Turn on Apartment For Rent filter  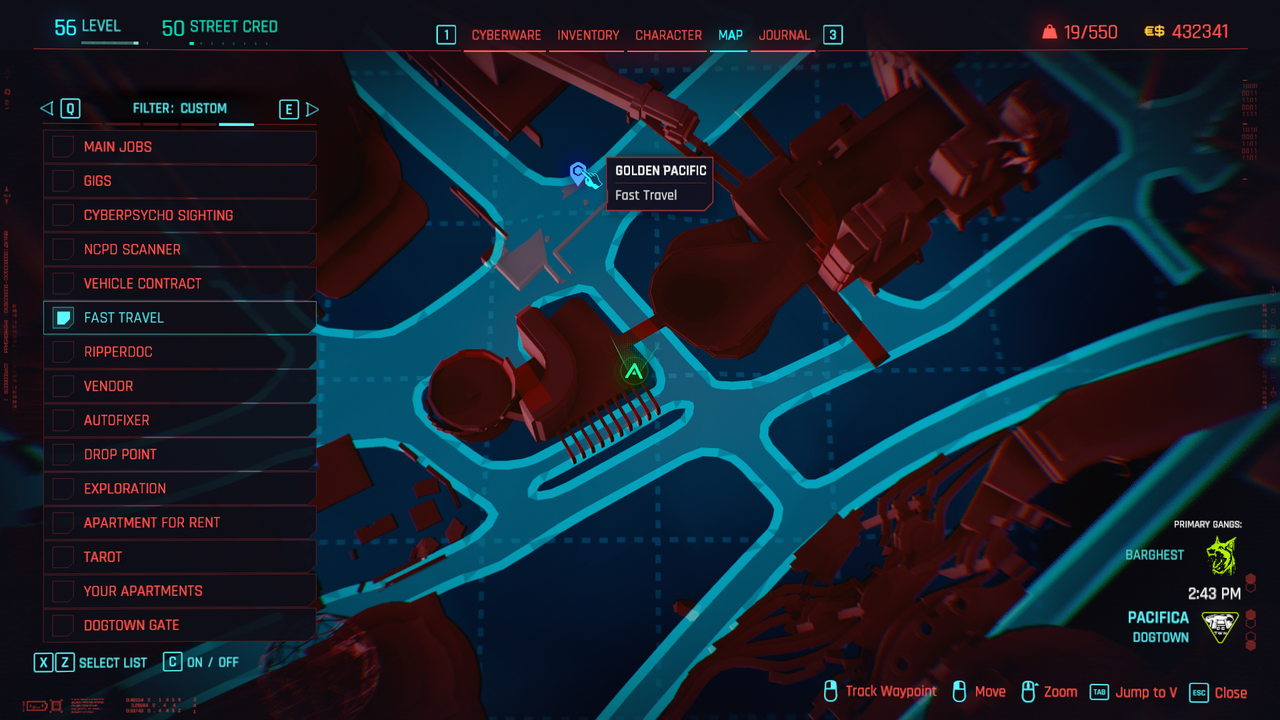pyautogui.click(x=63, y=522)
